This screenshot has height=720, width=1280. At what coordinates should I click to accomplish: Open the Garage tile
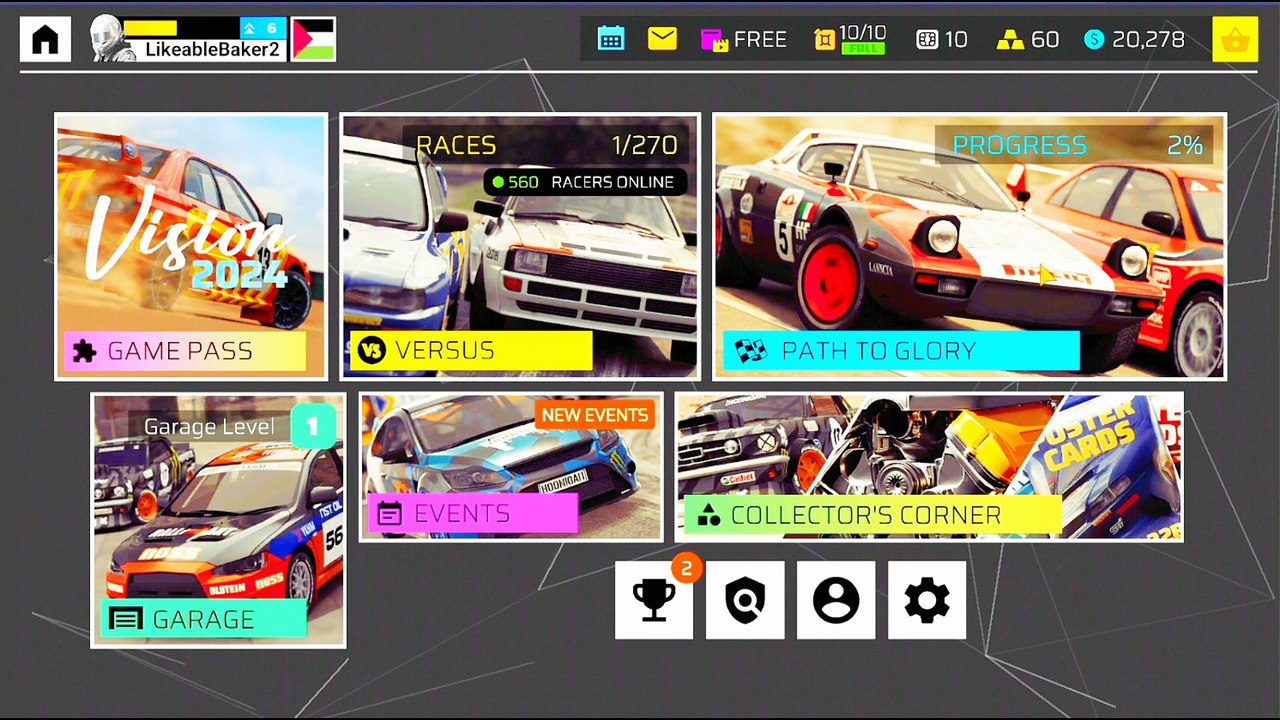tap(218, 520)
